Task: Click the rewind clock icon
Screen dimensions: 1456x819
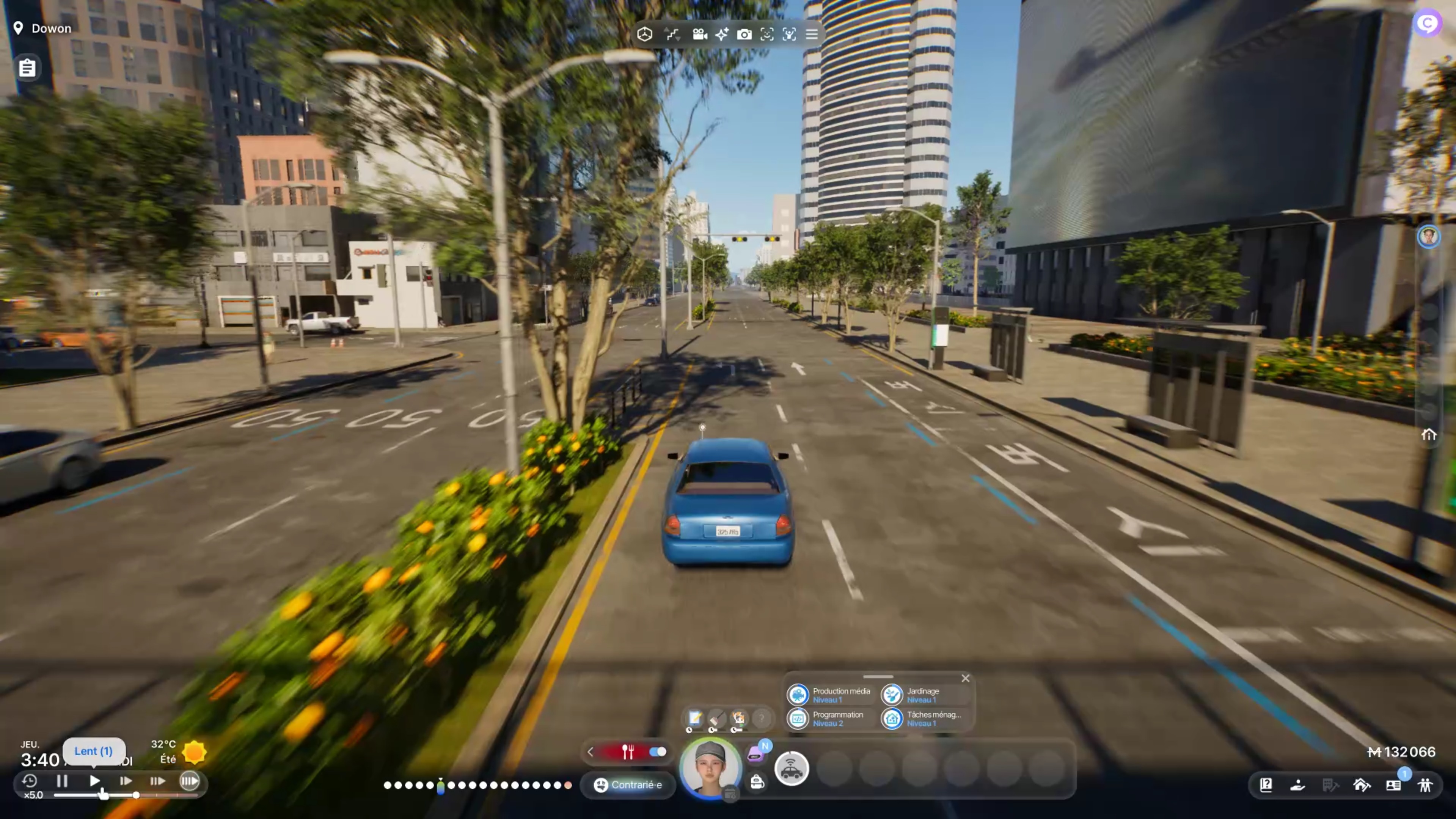Action: pyautogui.click(x=29, y=781)
